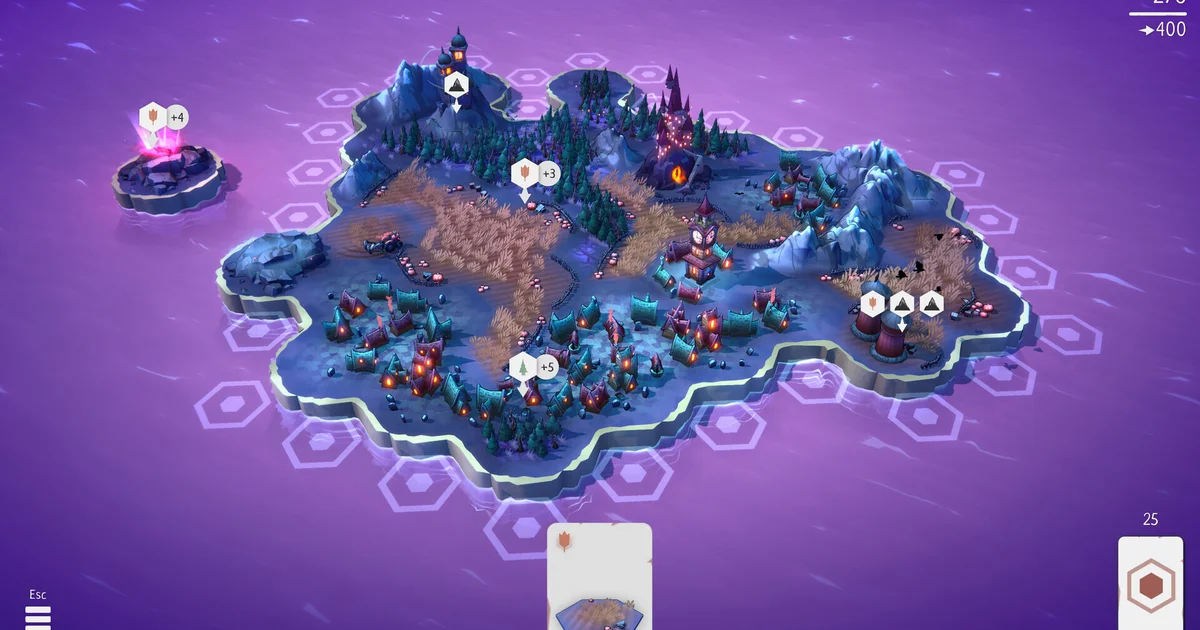This screenshot has height=630, width=1200.
Task: Select the wheat quest marker with +3
Action: pyautogui.click(x=524, y=174)
